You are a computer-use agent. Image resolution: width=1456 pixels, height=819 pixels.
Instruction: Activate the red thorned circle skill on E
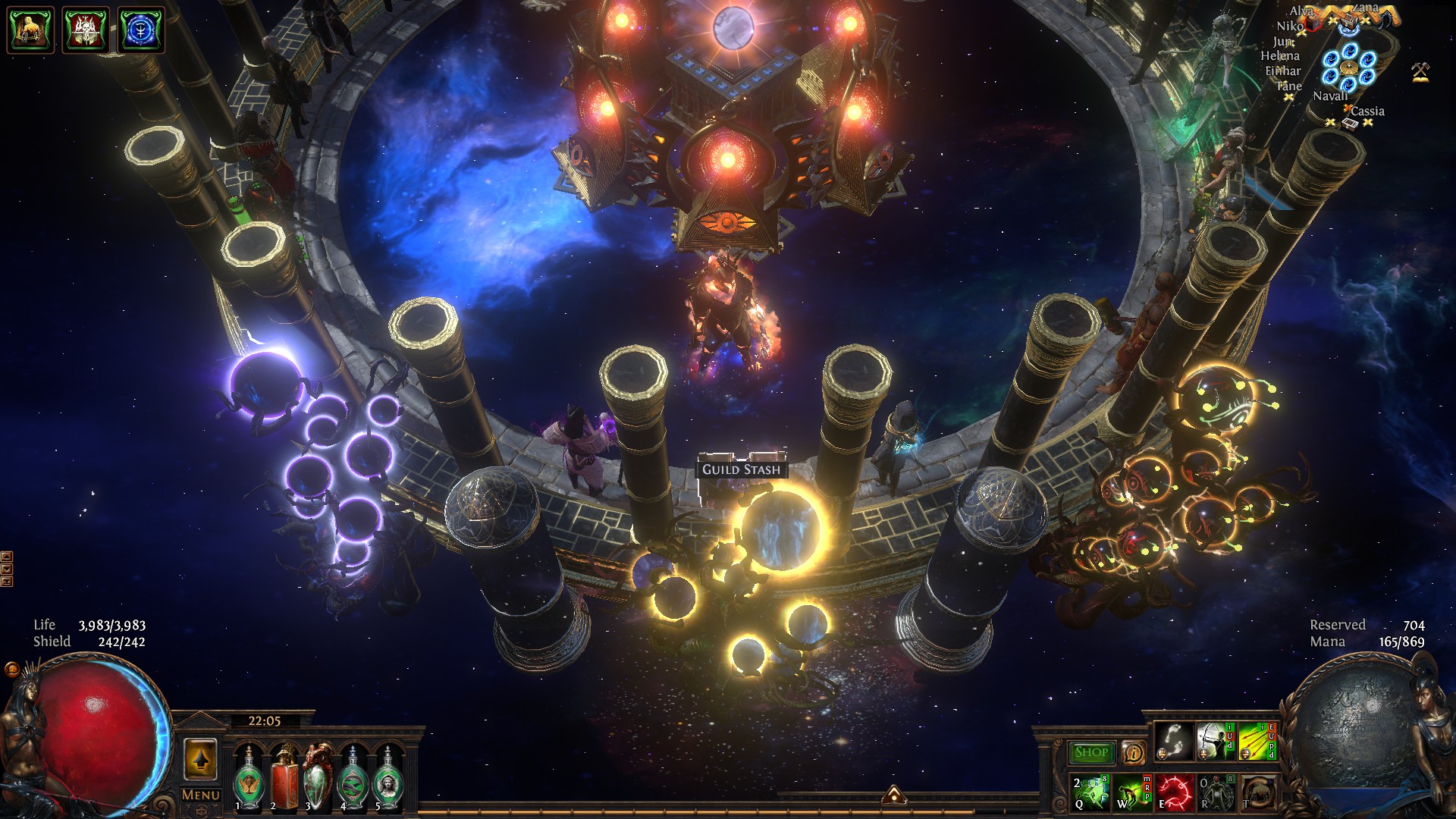(1174, 792)
